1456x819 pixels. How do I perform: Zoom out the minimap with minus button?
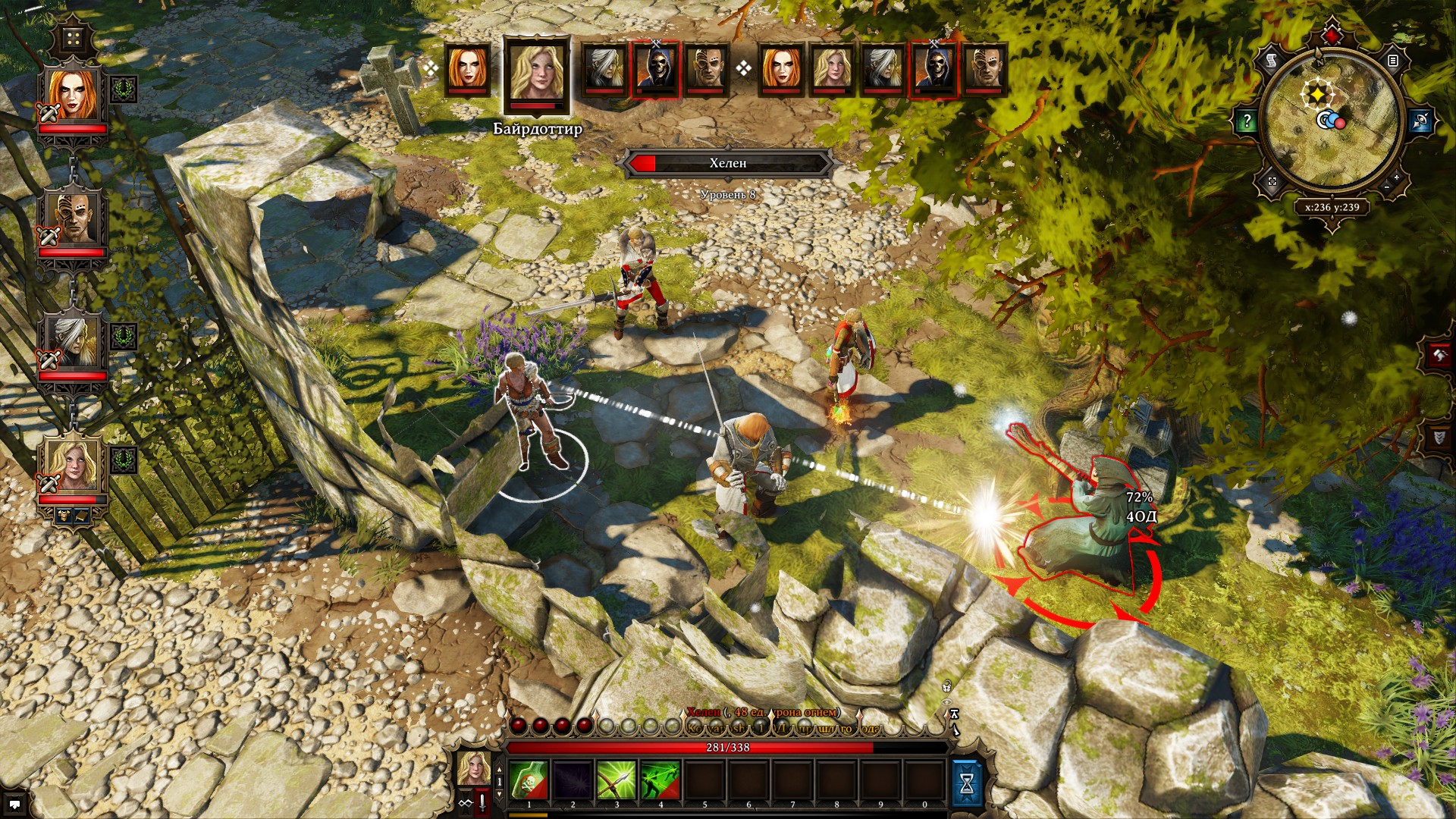click(x=1386, y=187)
